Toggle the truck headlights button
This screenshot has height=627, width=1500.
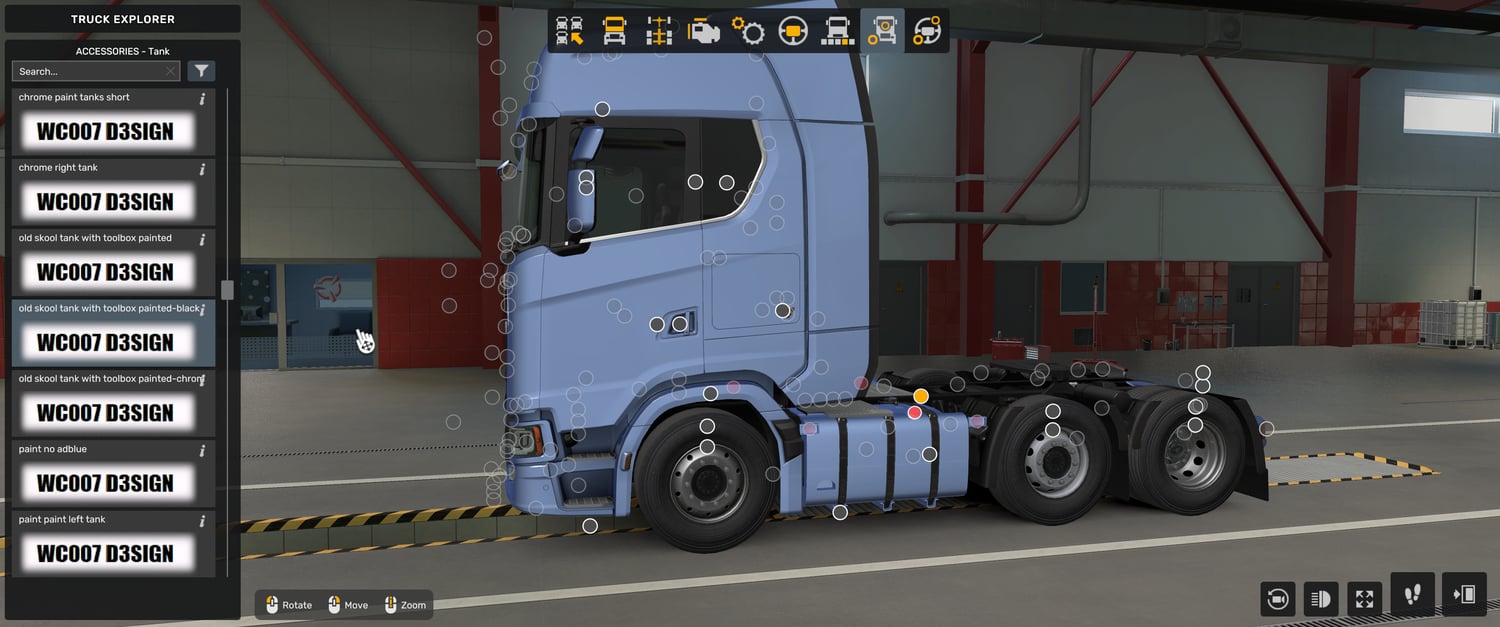[1320, 598]
